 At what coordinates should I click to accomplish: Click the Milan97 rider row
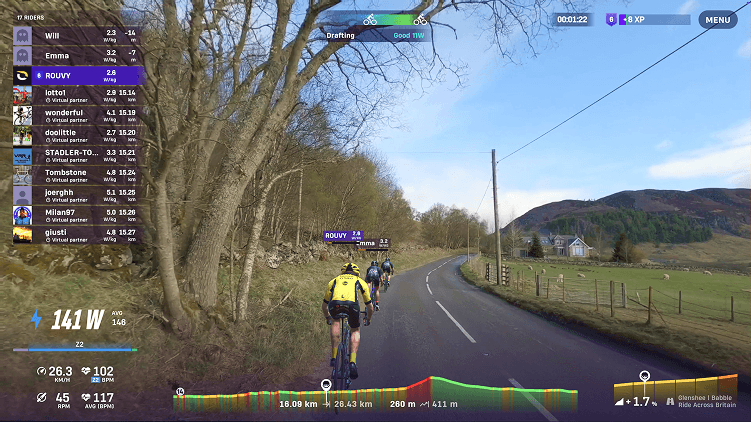(76, 215)
